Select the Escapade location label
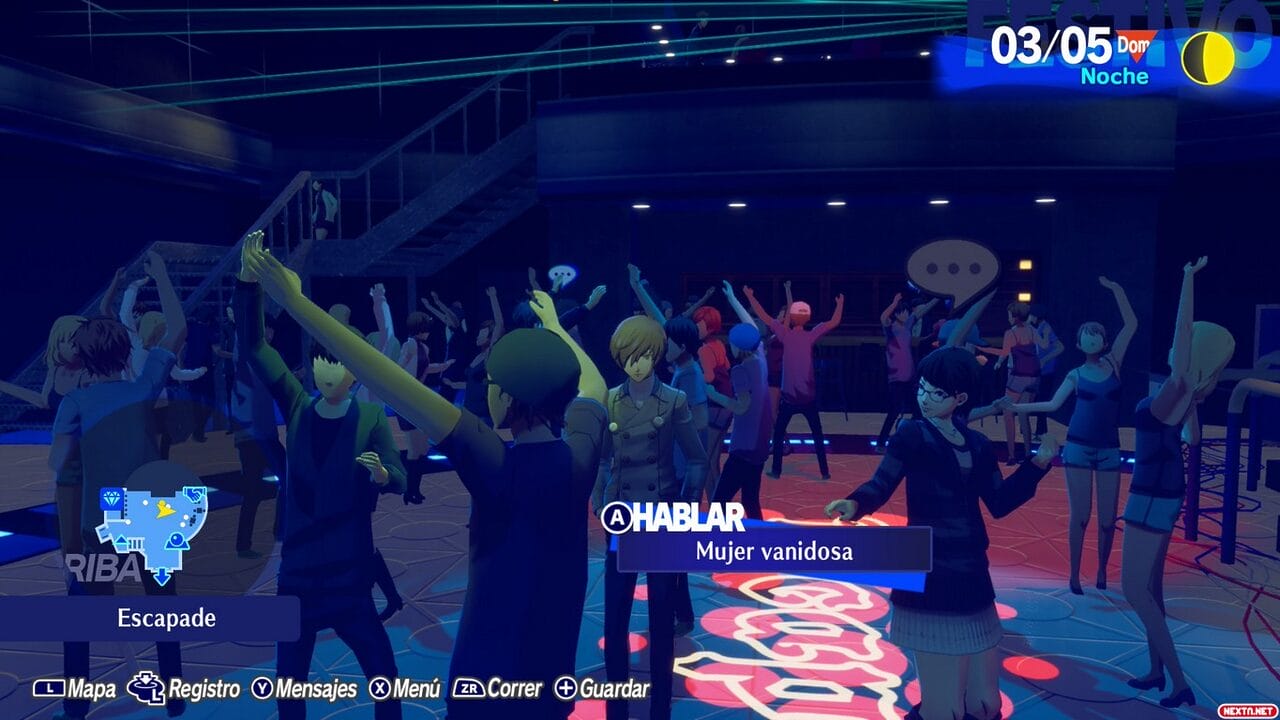1280x720 pixels. tap(152, 618)
